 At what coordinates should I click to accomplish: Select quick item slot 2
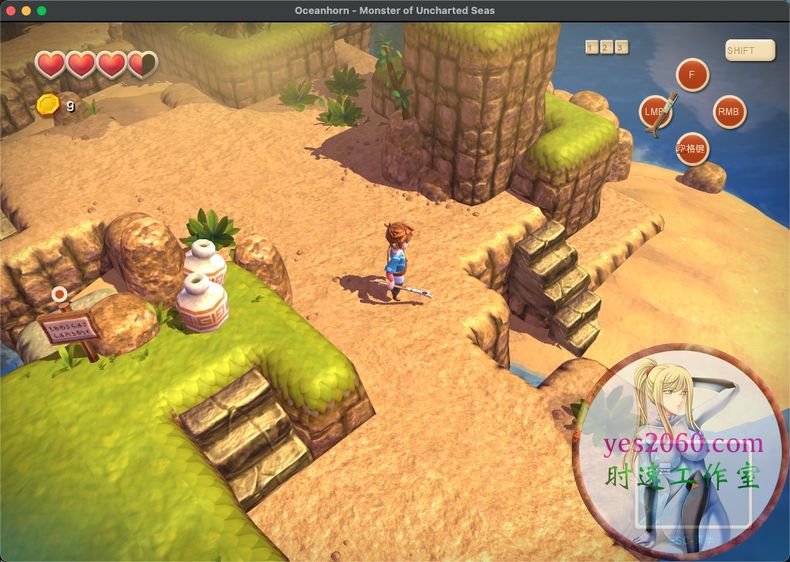click(x=606, y=47)
